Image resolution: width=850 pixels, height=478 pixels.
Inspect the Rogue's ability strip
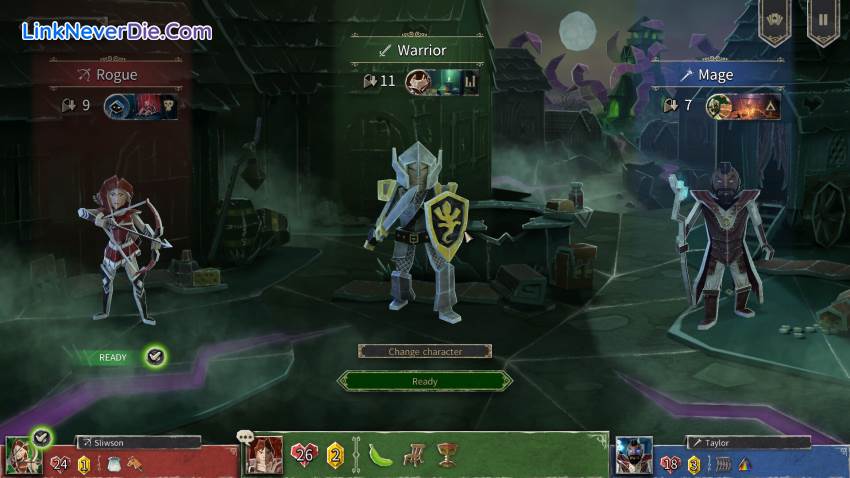tap(141, 105)
